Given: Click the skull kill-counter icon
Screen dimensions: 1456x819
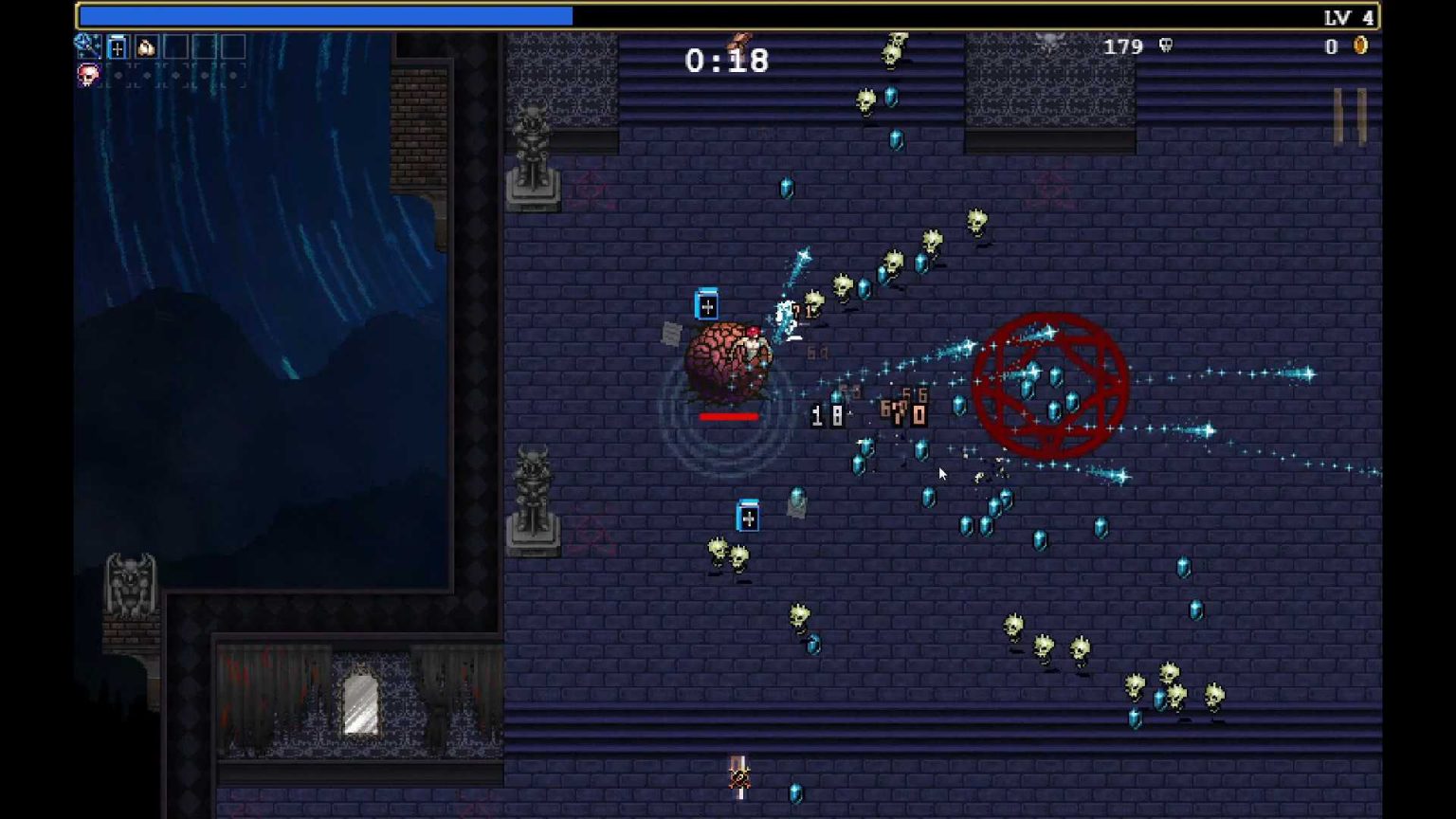Looking at the screenshot, I should pyautogui.click(x=1166, y=47).
